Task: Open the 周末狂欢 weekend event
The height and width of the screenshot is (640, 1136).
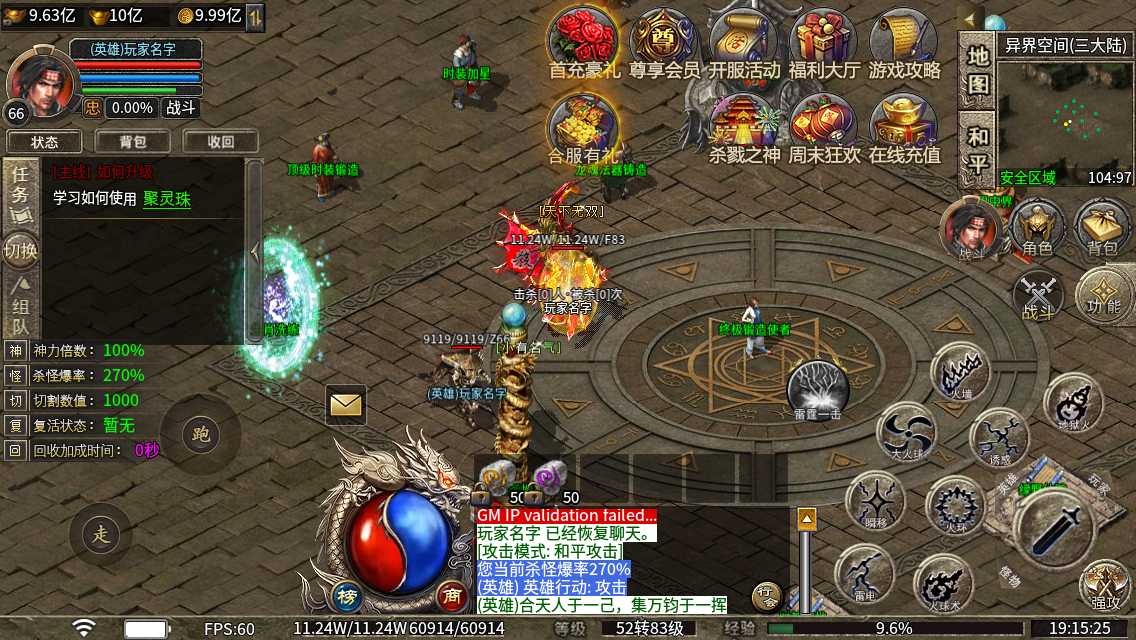Action: (x=824, y=128)
